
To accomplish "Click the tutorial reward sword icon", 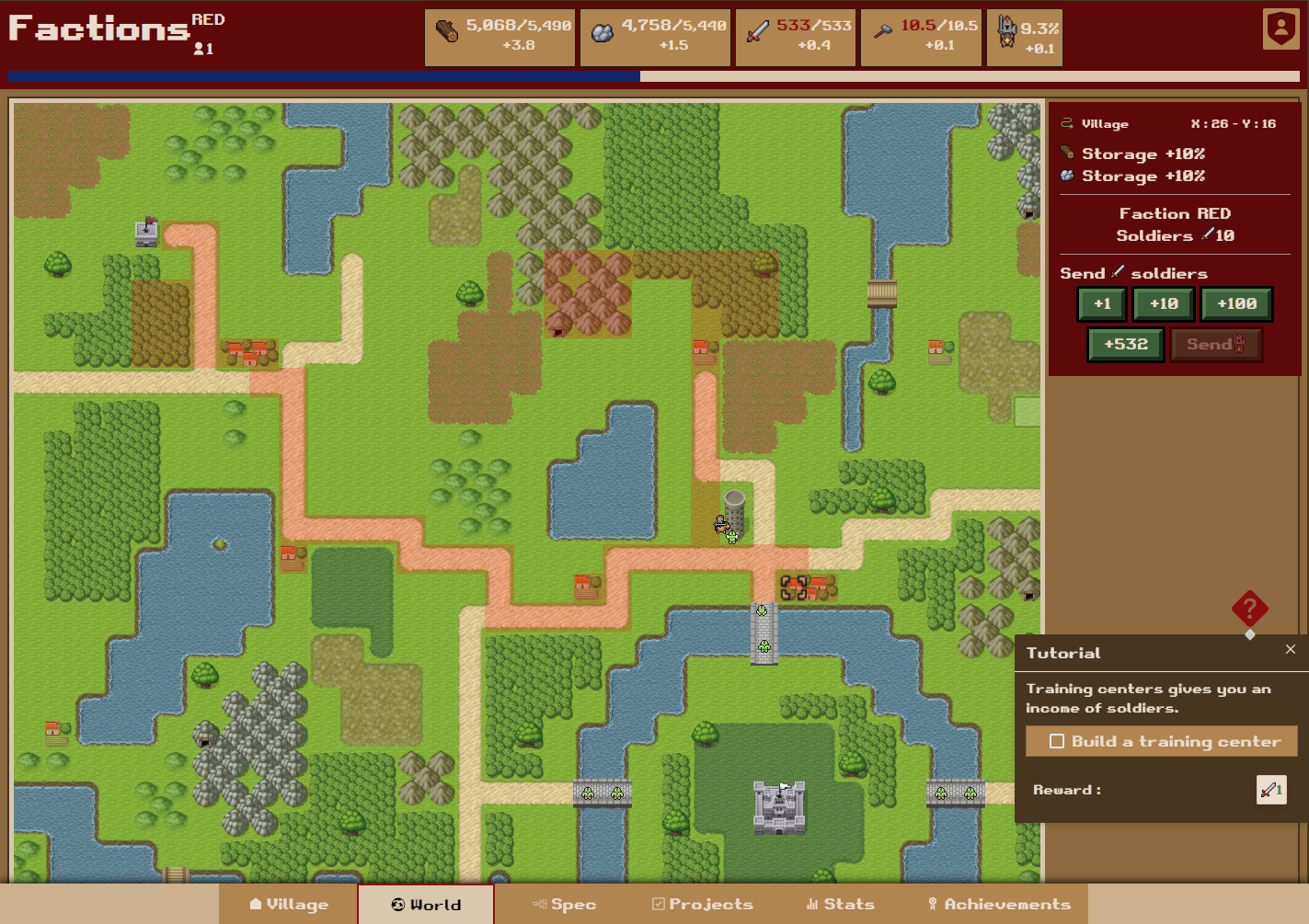I will pyautogui.click(x=1271, y=790).
